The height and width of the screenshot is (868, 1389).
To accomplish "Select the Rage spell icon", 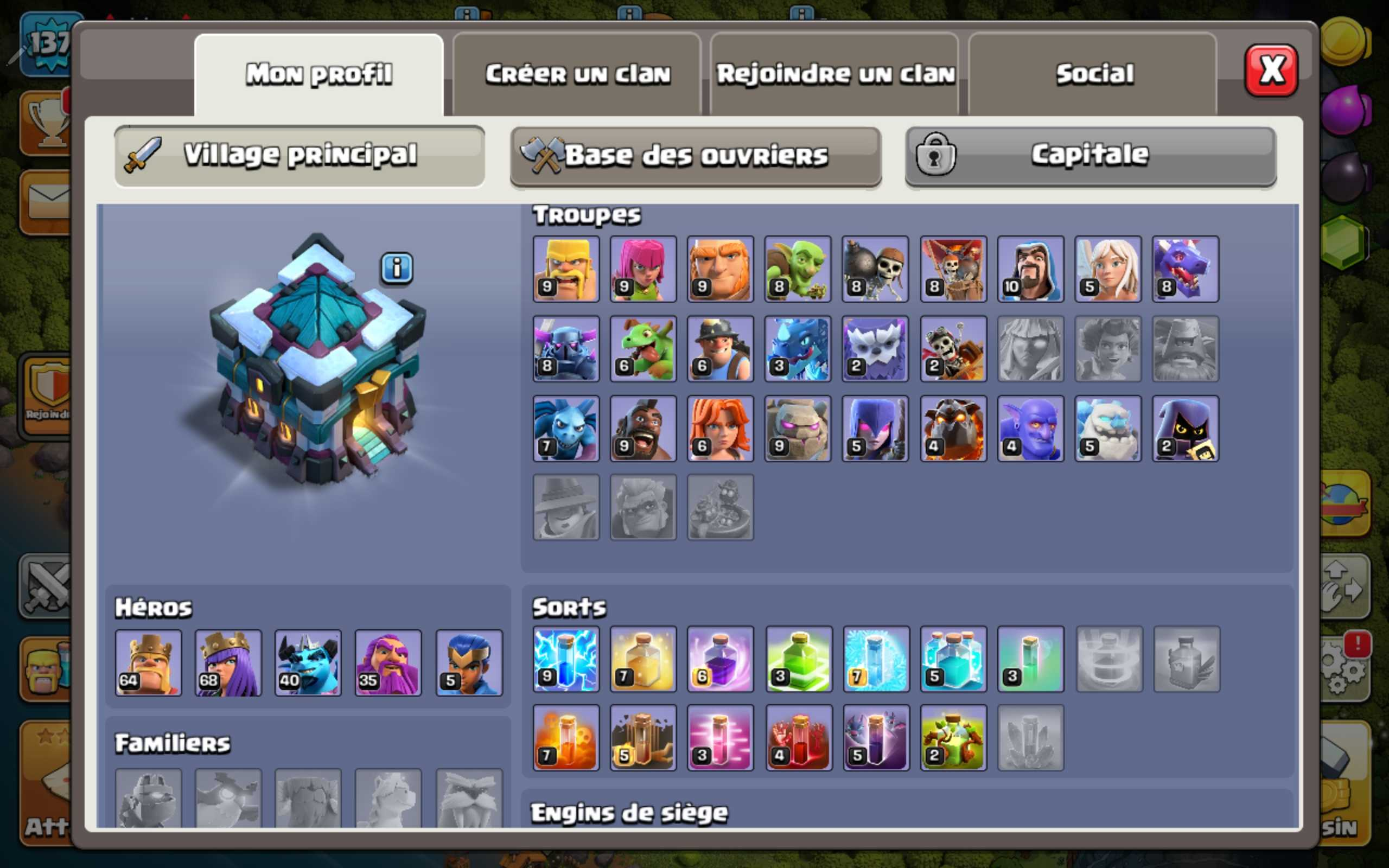I will click(721, 659).
